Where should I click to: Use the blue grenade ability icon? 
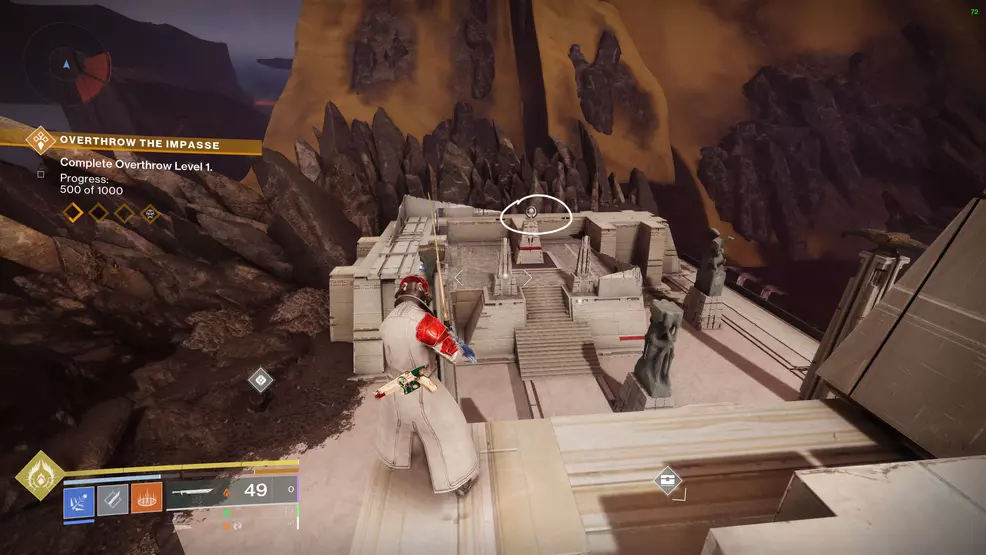coord(79,497)
